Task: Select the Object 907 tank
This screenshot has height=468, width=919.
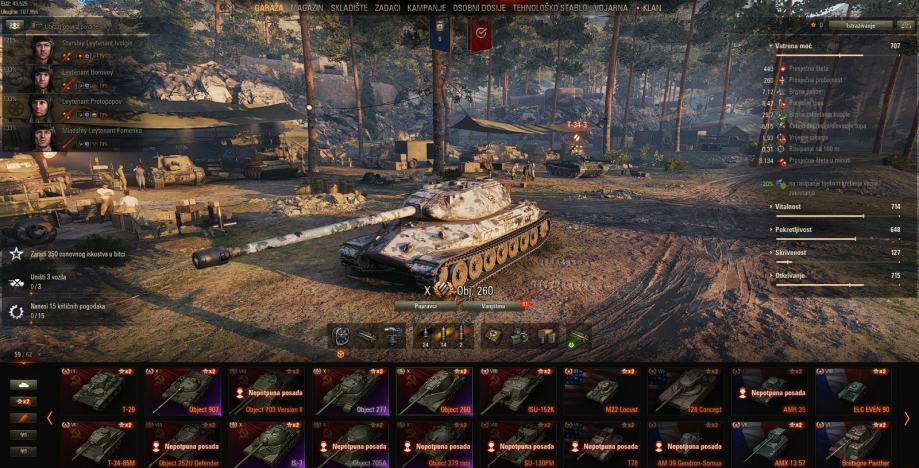Action: point(185,389)
